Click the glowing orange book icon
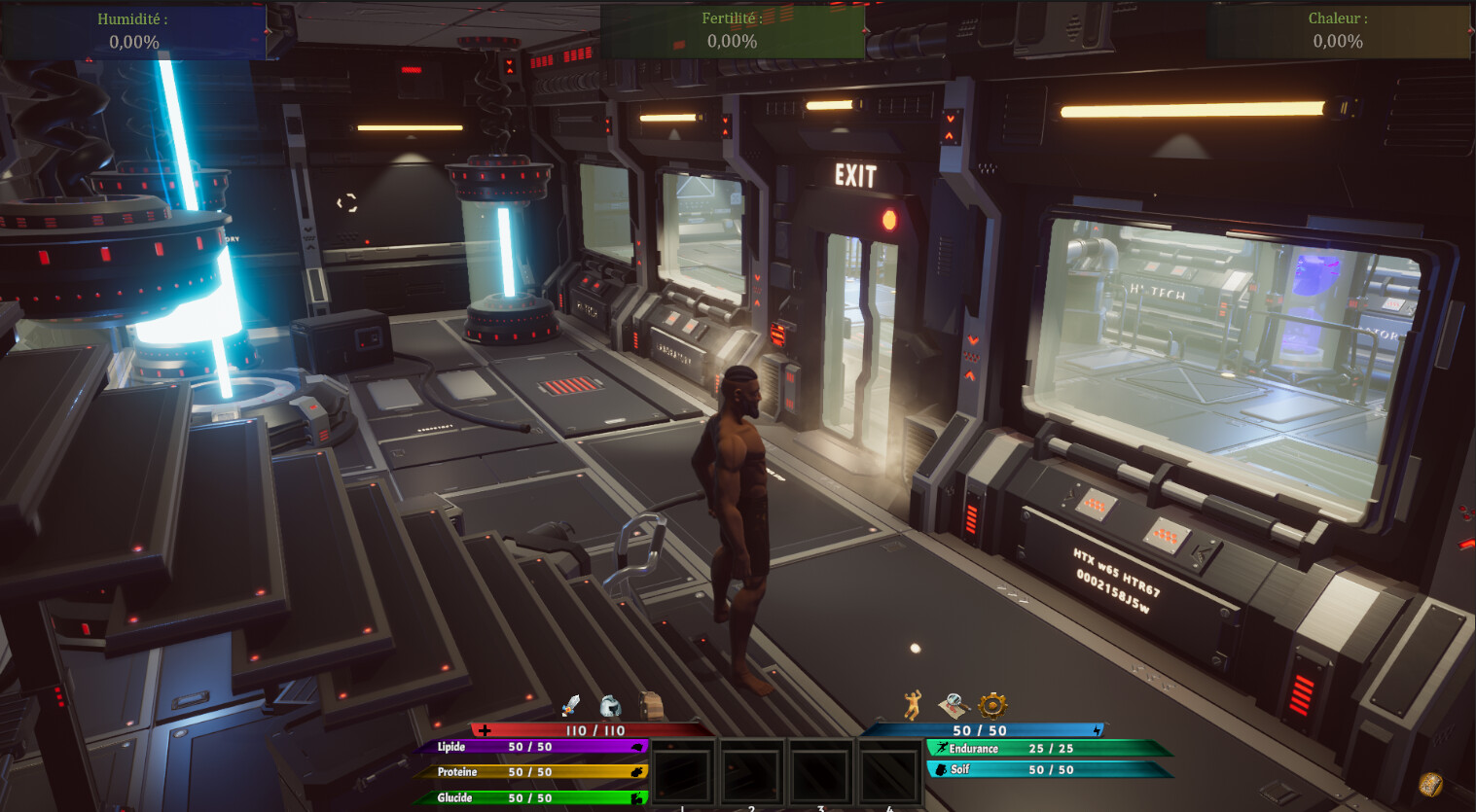This screenshot has height=812, width=1476. click(x=1429, y=784)
